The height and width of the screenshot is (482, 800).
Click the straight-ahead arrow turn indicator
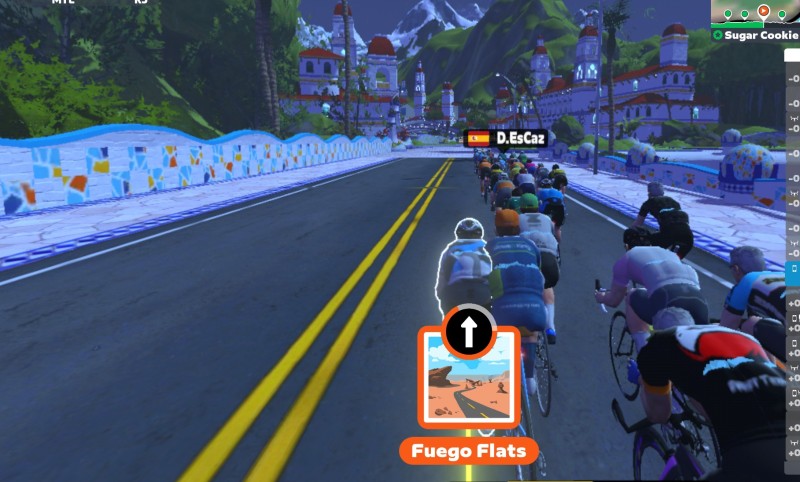coord(469,329)
